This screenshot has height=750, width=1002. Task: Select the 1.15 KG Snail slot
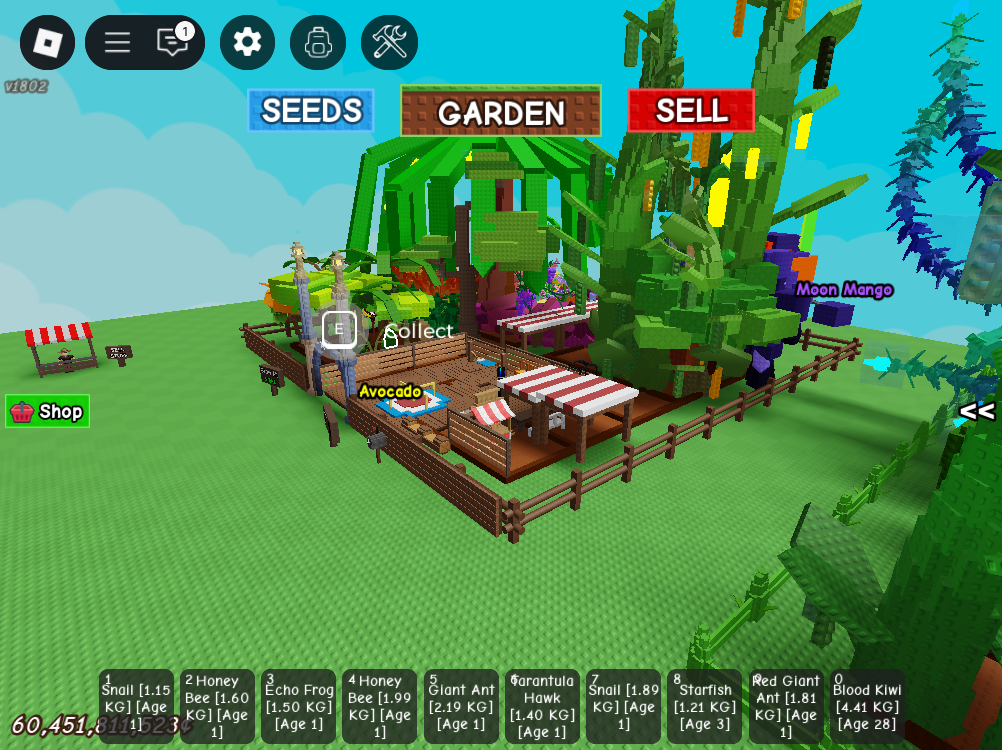coord(136,706)
